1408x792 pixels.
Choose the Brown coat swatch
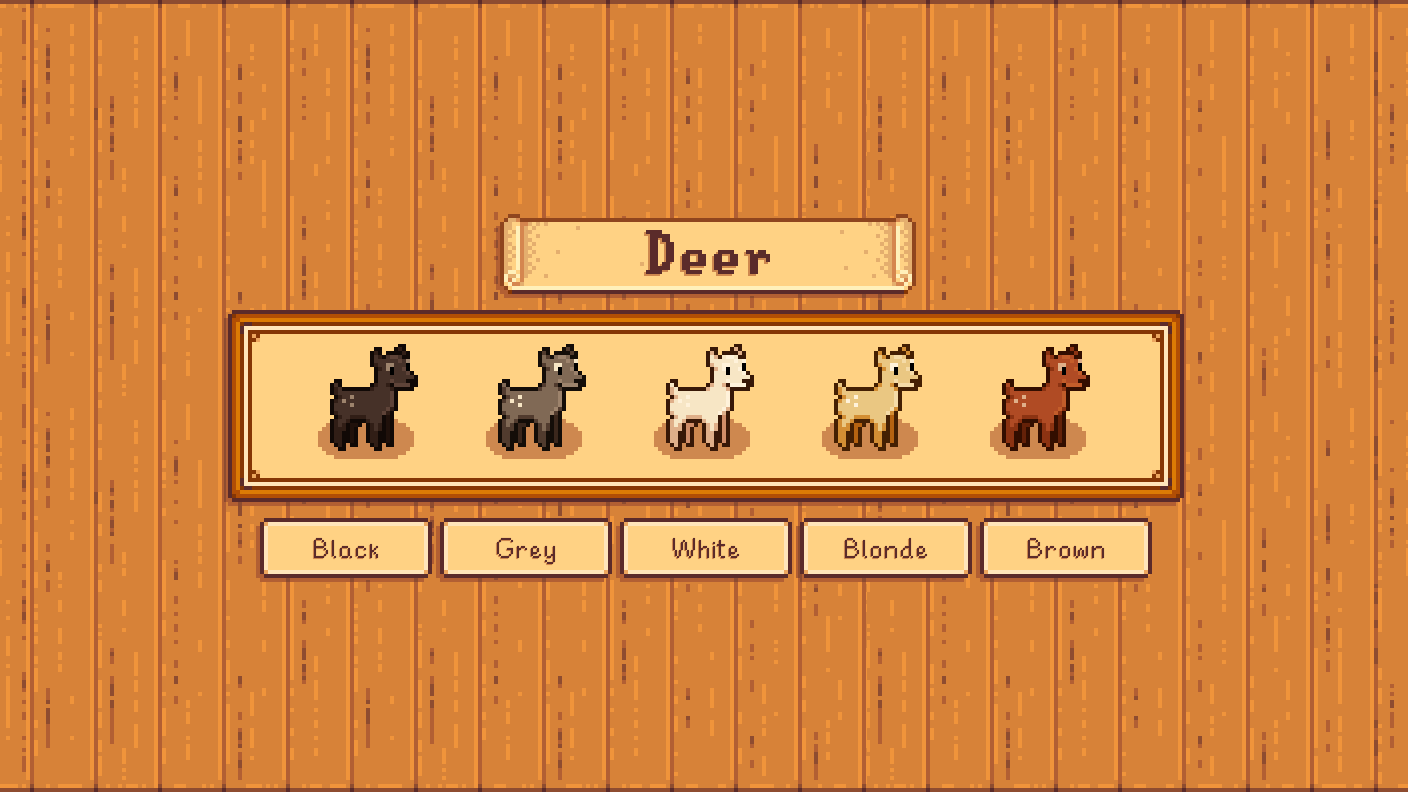pos(1065,548)
